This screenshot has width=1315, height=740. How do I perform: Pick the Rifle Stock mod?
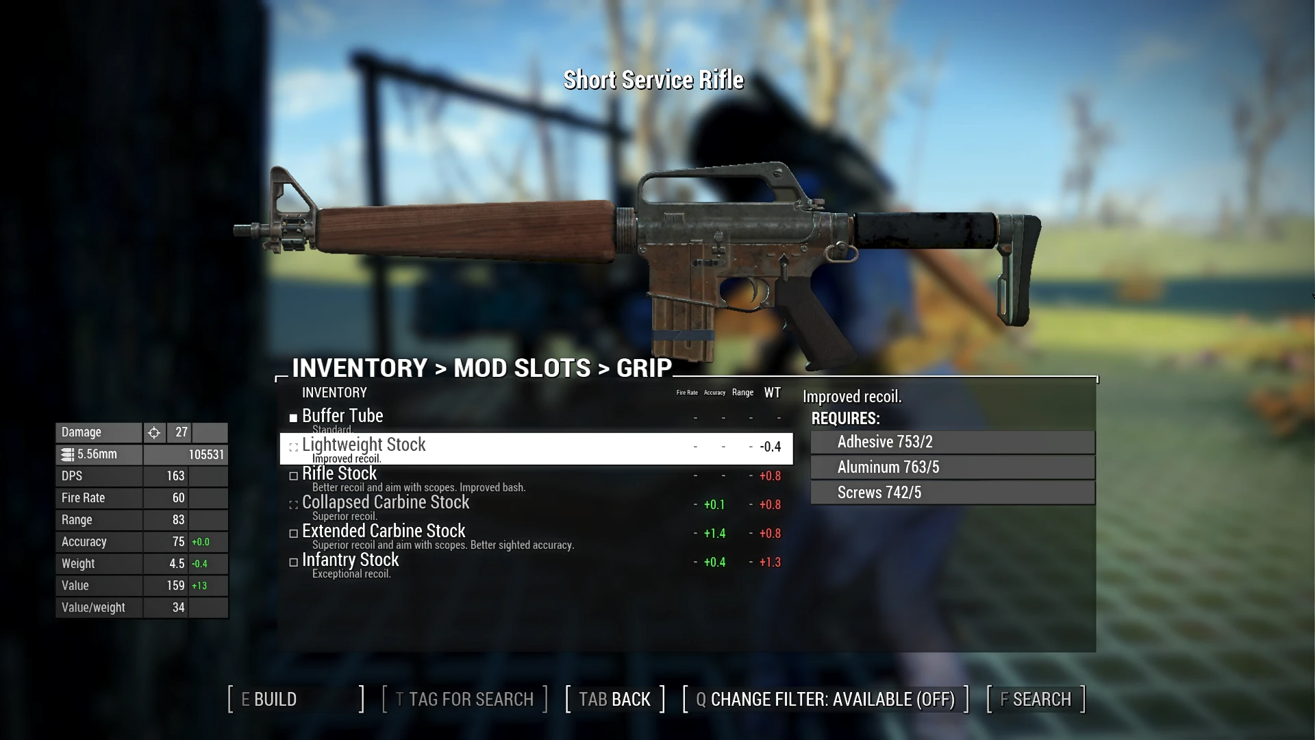340,474
